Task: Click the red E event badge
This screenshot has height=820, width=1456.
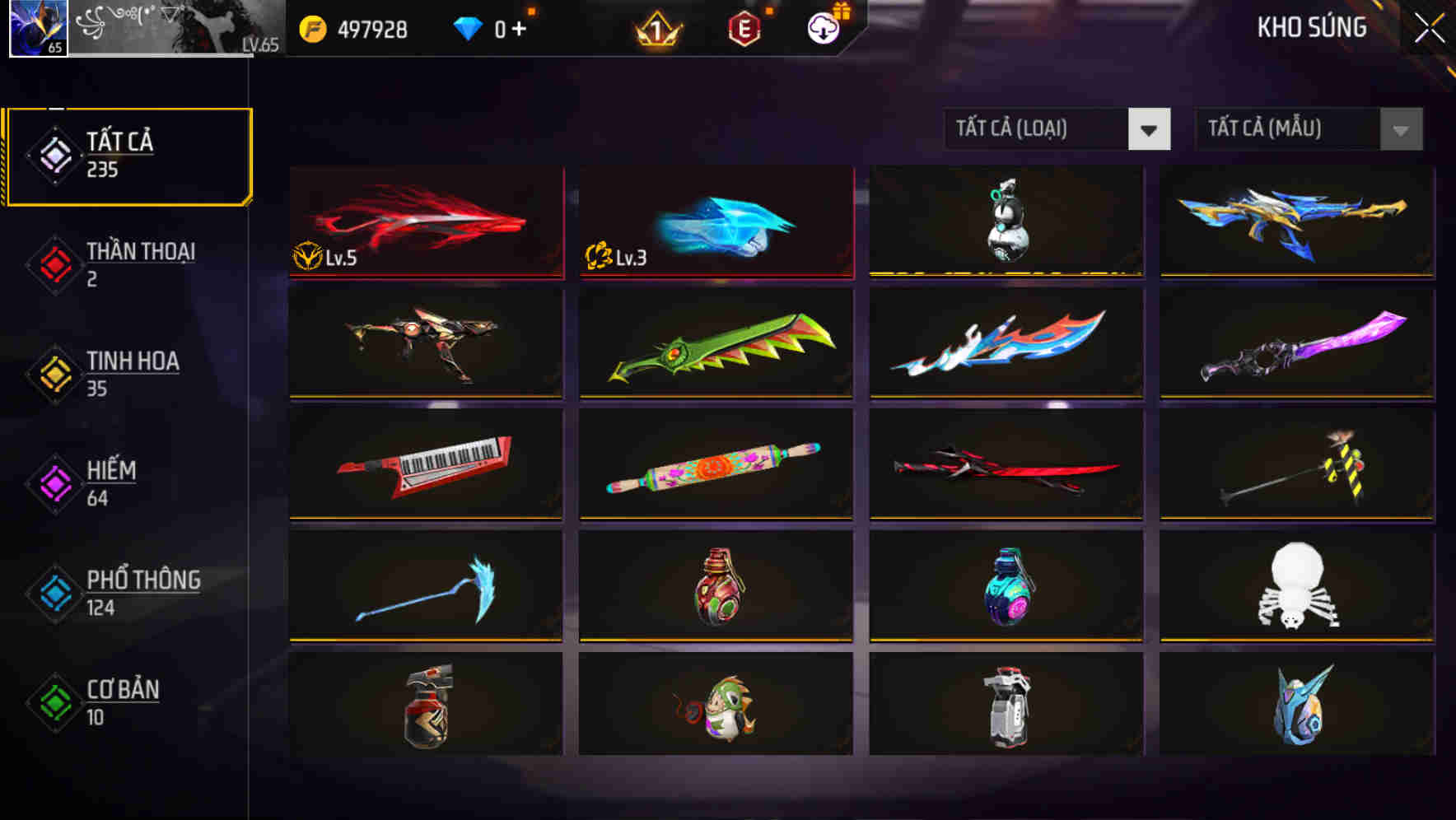Action: (x=745, y=27)
